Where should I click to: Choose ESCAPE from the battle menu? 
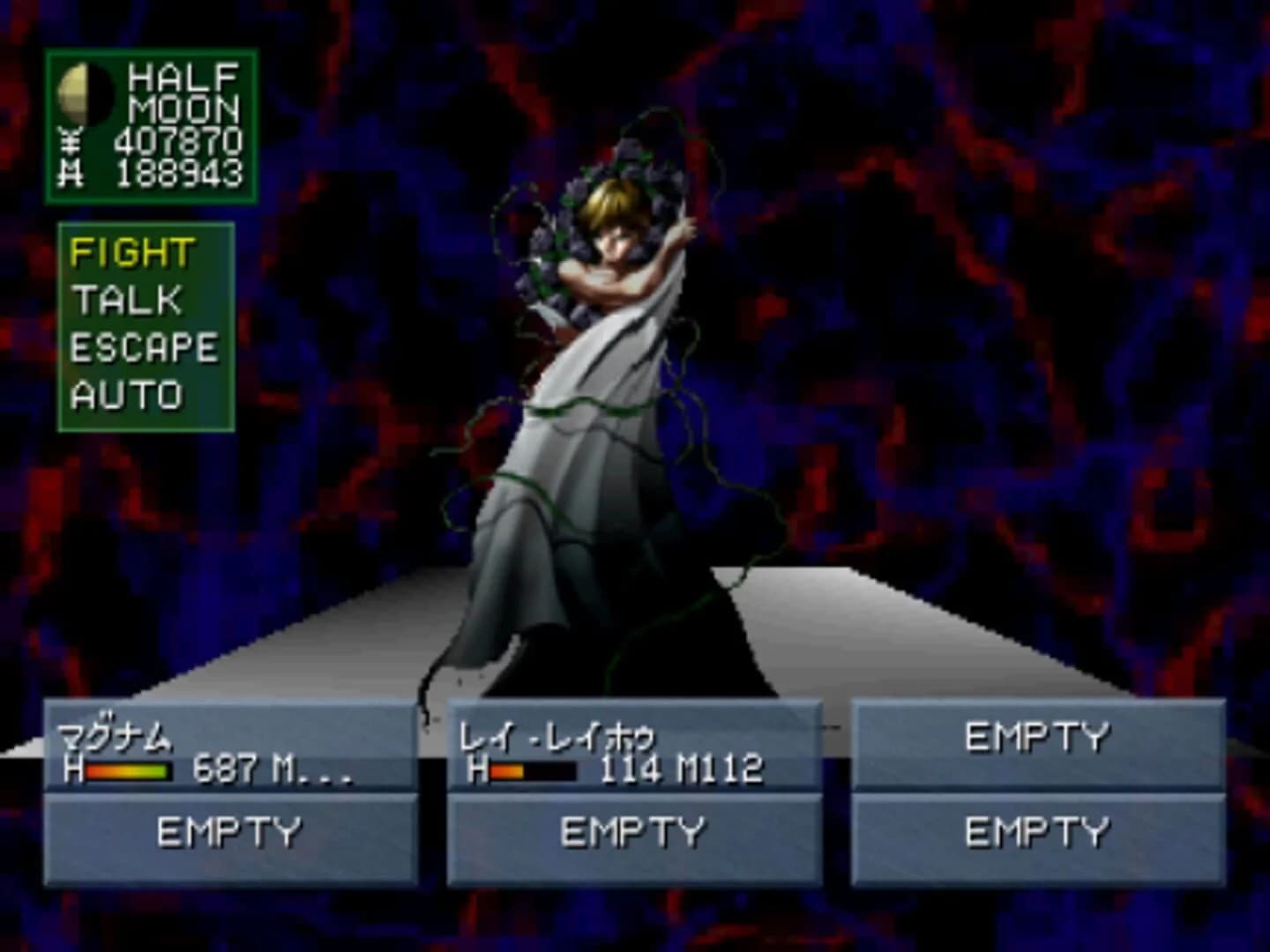coord(145,346)
